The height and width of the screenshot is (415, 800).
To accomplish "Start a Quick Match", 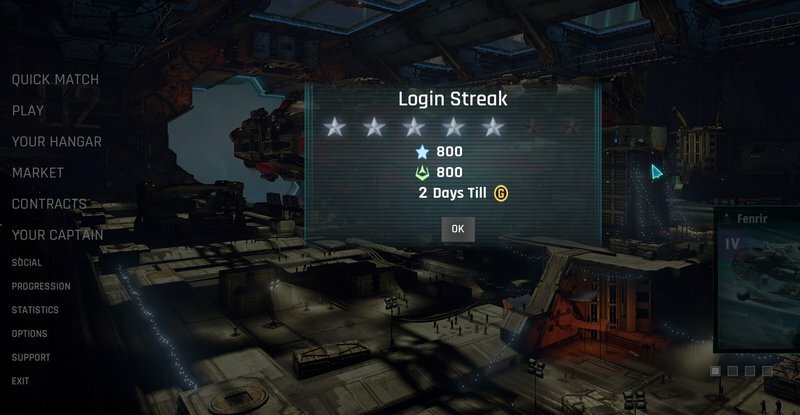I will (x=55, y=79).
